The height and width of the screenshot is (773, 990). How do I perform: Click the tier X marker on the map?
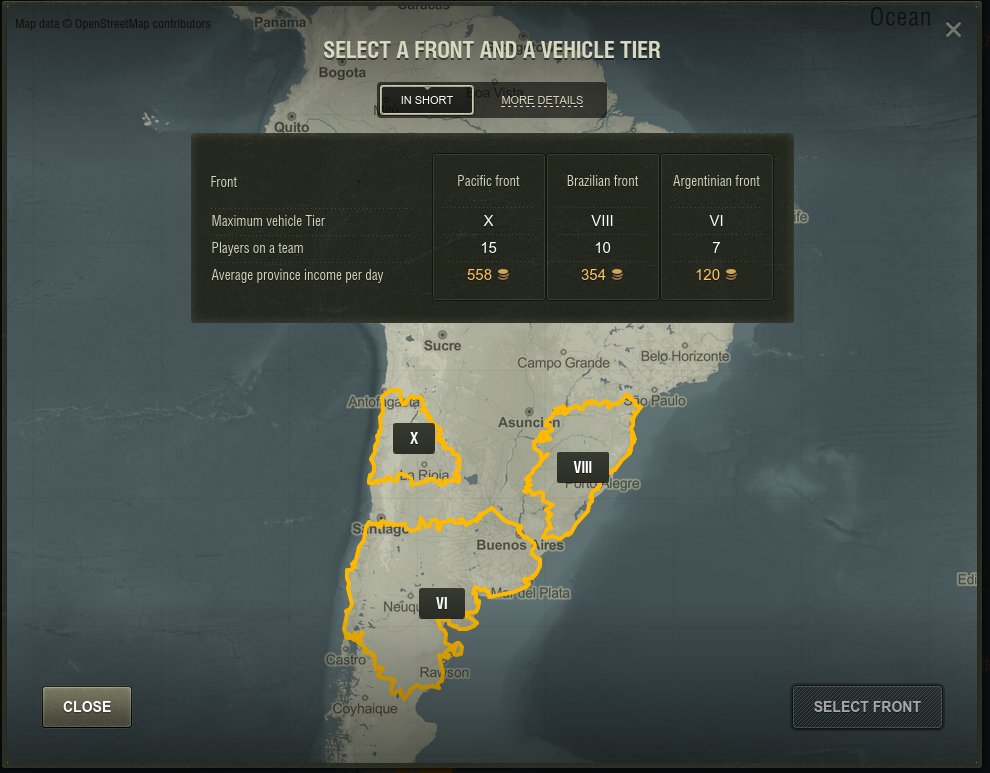(x=414, y=438)
